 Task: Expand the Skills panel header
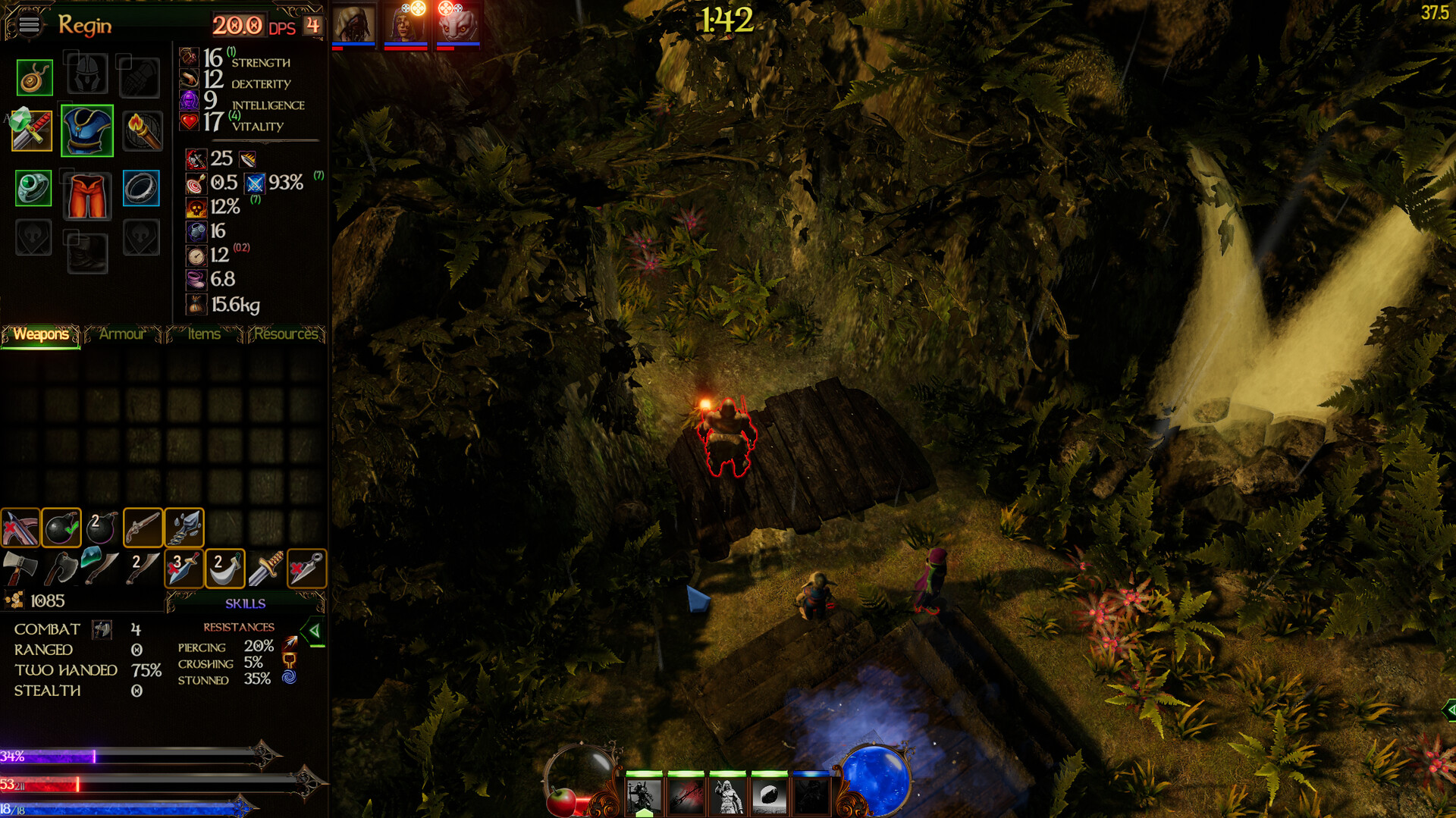pos(244,603)
